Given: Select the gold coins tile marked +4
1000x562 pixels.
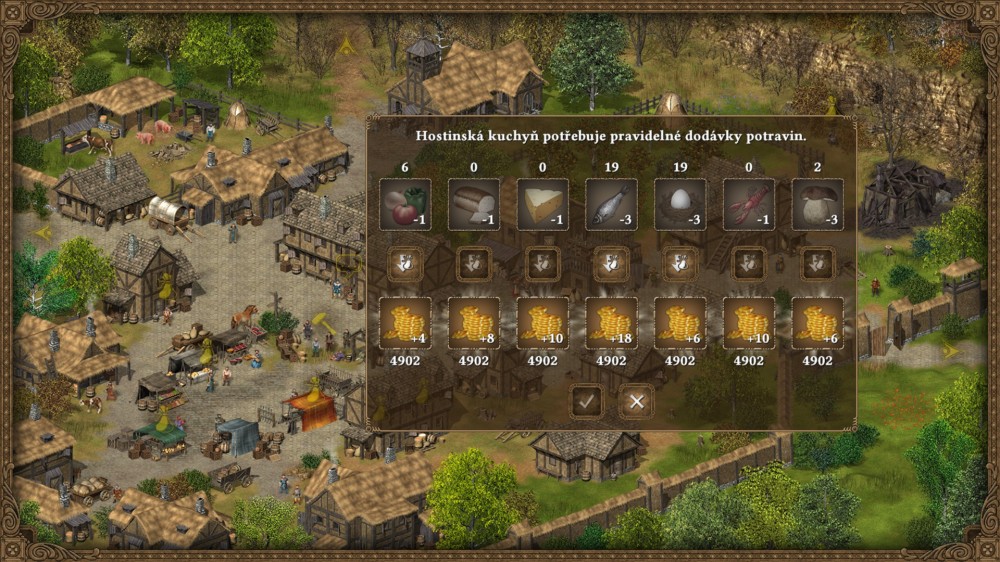Looking at the screenshot, I should pyautogui.click(x=406, y=323).
